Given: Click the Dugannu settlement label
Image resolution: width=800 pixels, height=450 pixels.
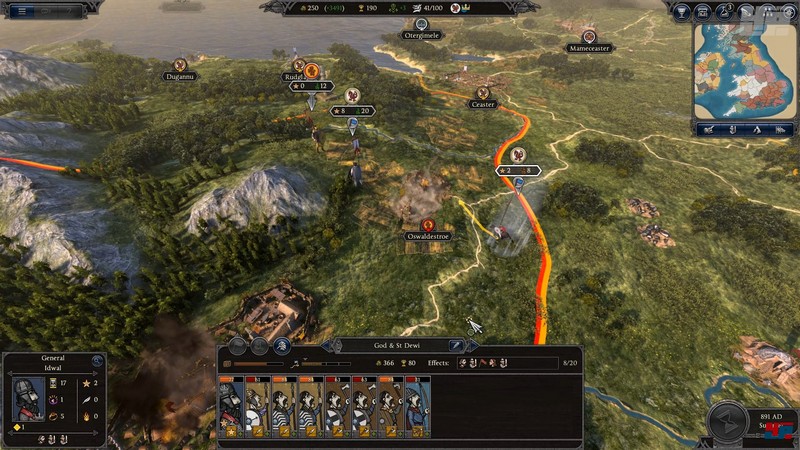Looking at the screenshot, I should coord(181,76).
